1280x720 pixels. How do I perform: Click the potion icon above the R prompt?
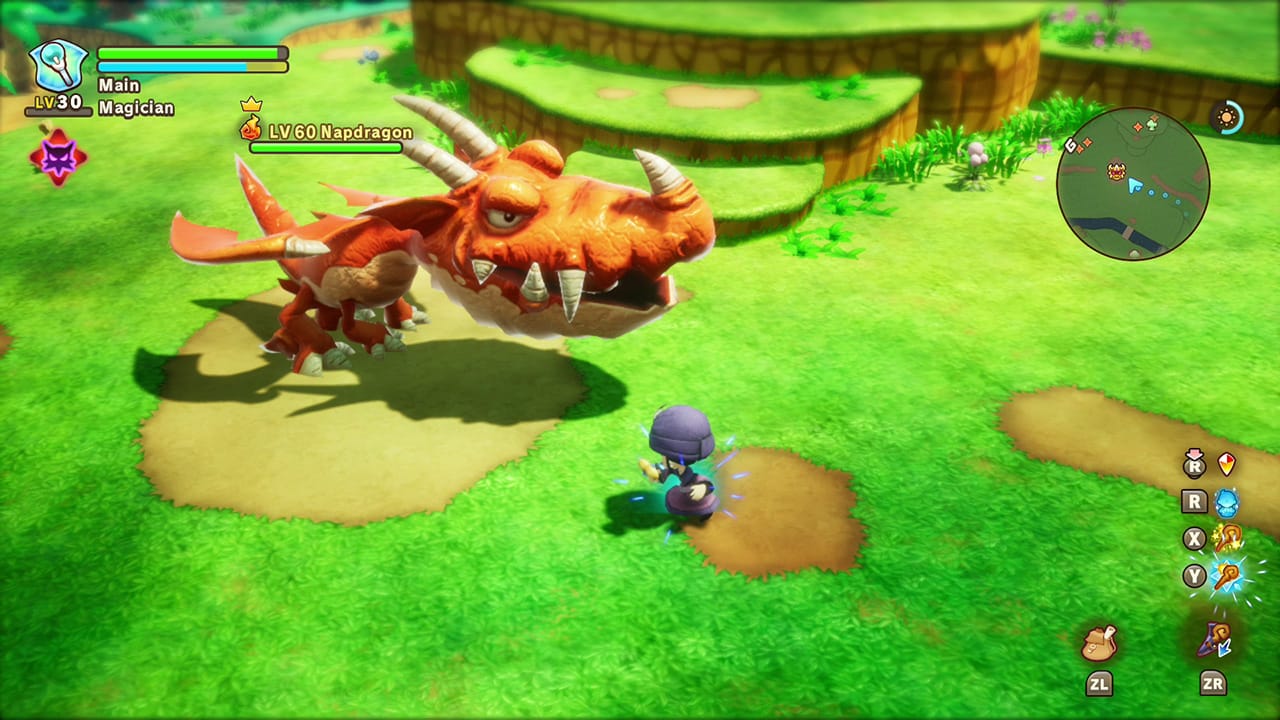point(1227,463)
